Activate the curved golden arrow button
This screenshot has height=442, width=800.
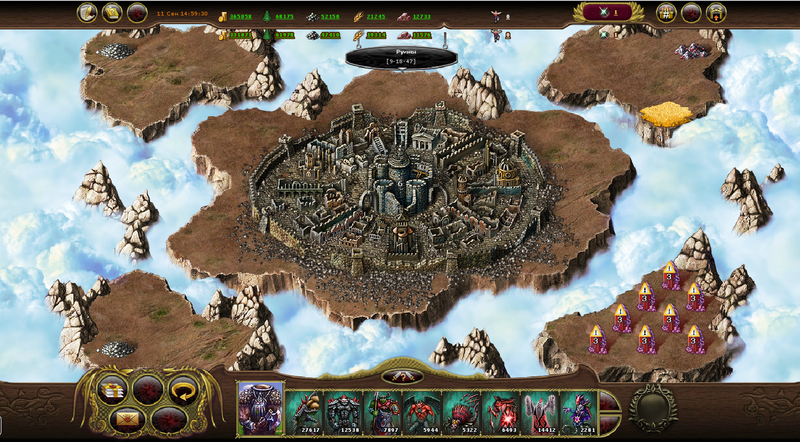coord(181,389)
